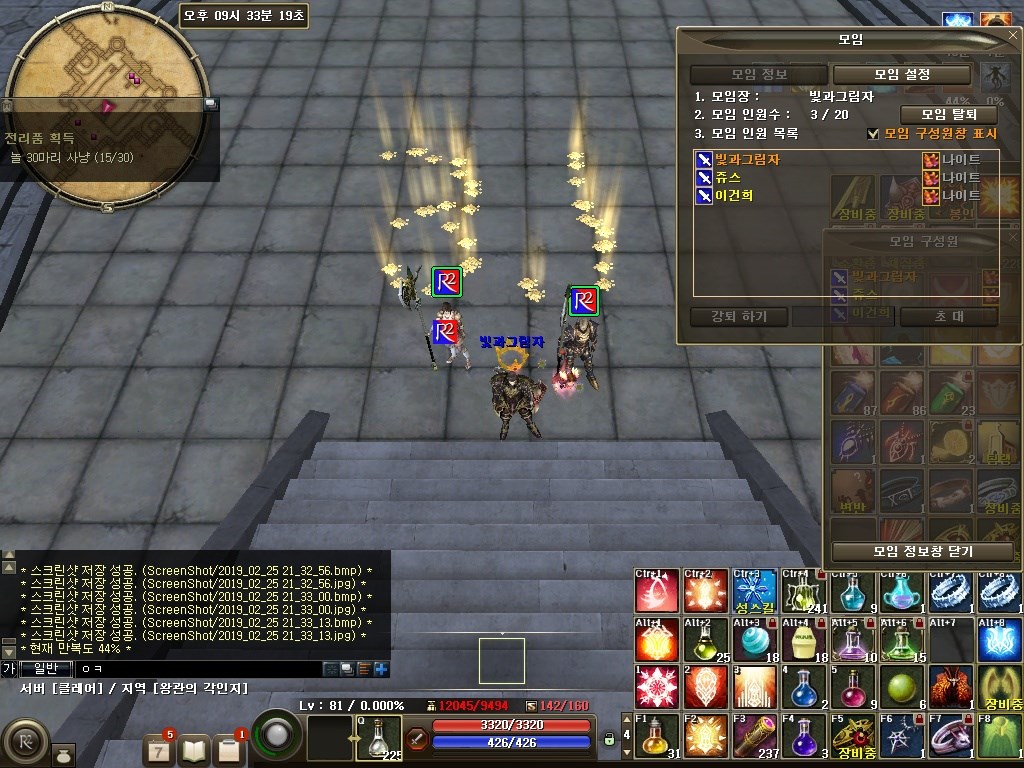Open the 모임 설정 tab
The image size is (1024, 768).
902,74
